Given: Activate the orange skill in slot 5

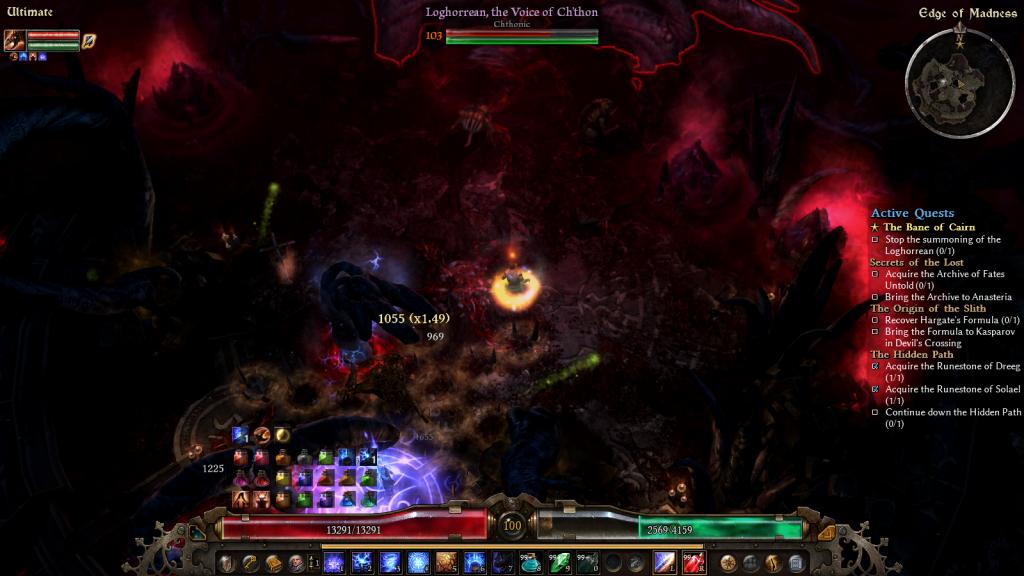Looking at the screenshot, I should (x=447, y=563).
